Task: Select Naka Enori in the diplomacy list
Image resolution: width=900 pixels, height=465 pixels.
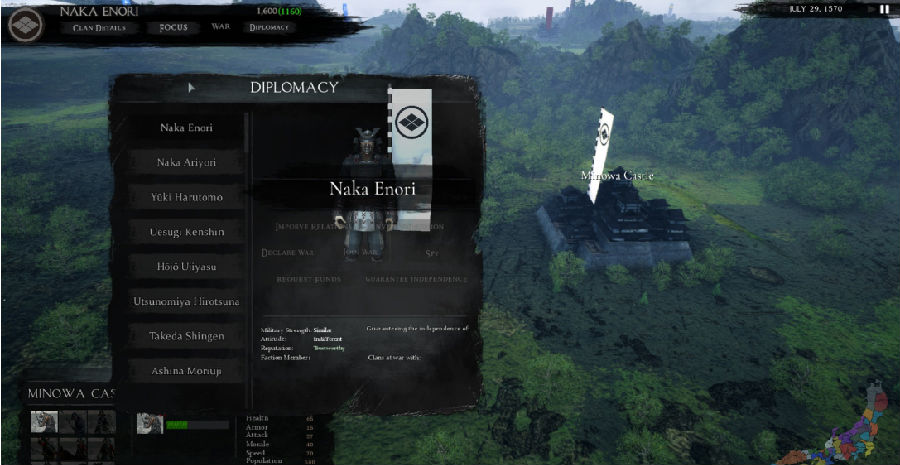Action: point(187,128)
